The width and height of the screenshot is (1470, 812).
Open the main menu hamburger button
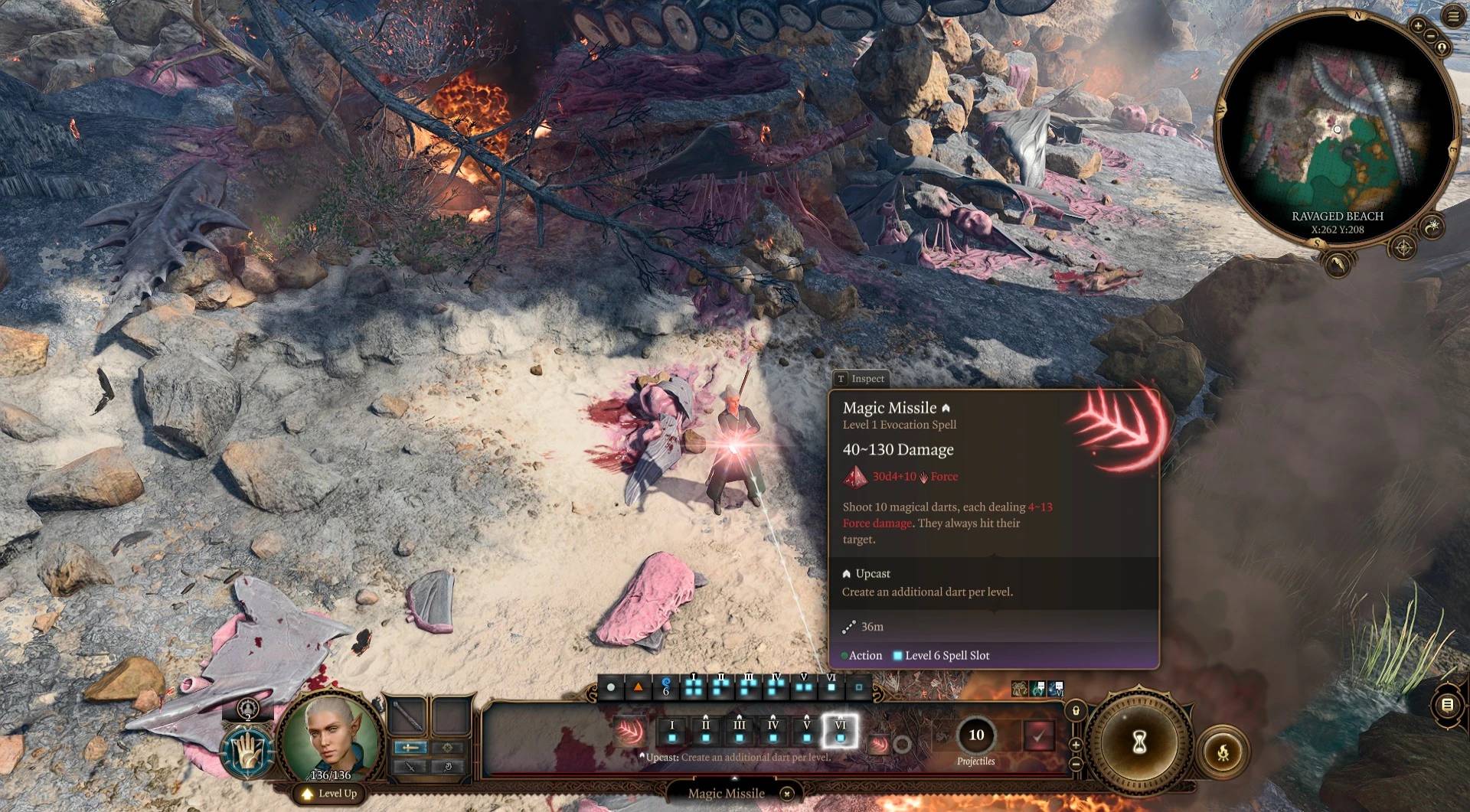click(x=1452, y=16)
